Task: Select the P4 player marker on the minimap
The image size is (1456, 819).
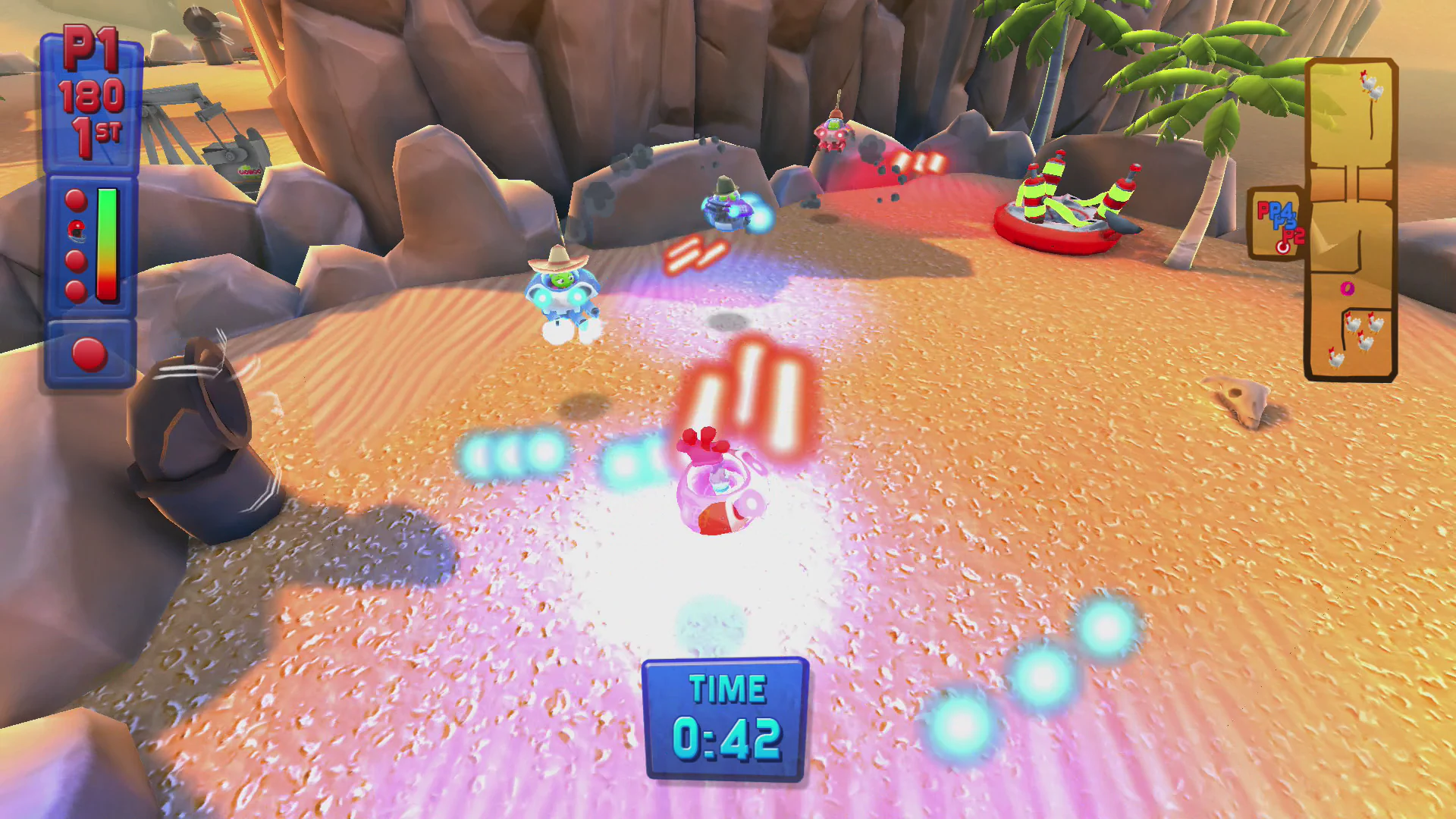Action: click(1282, 210)
